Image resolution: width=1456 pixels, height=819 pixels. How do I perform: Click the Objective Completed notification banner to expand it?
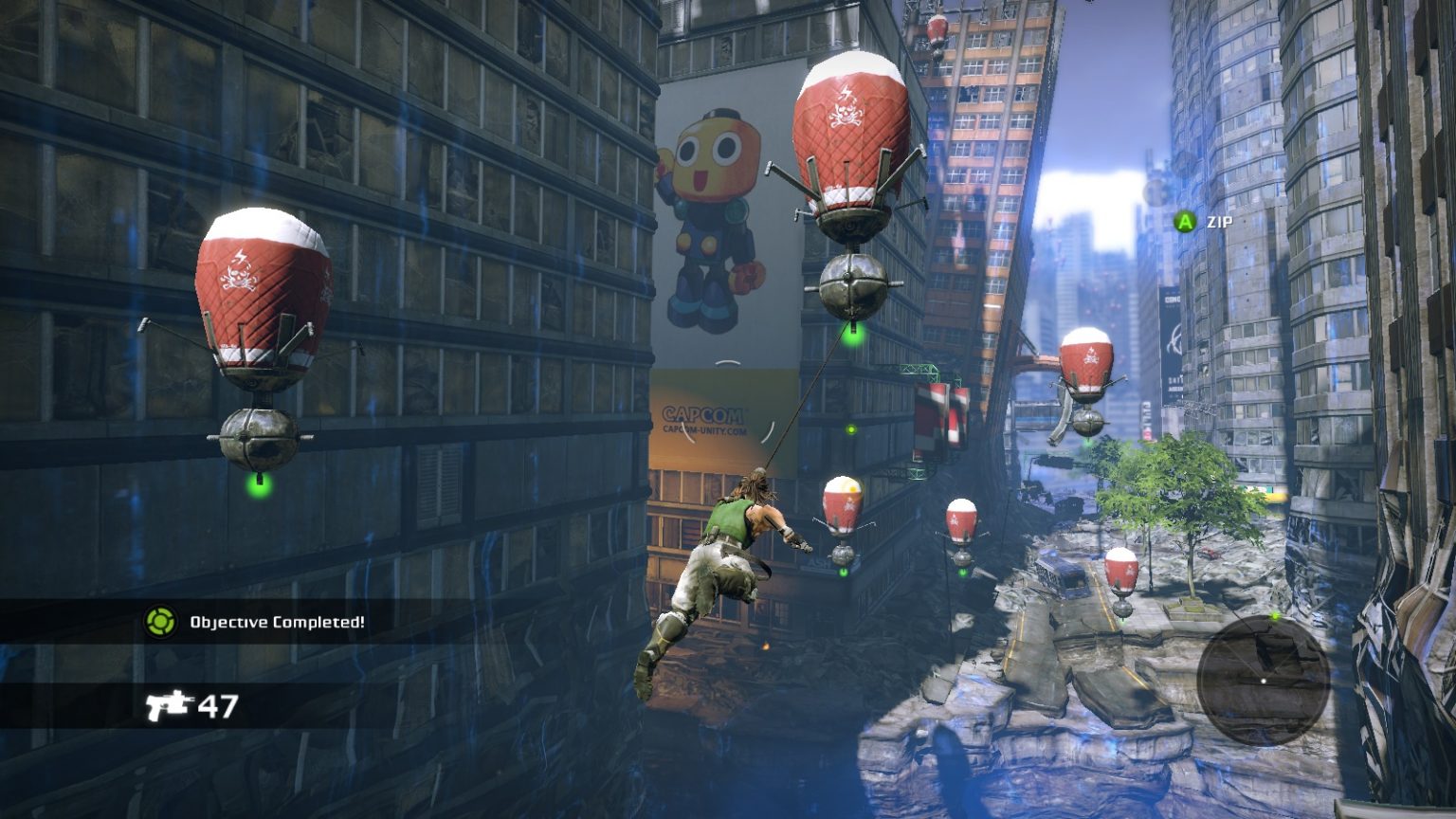point(265,624)
